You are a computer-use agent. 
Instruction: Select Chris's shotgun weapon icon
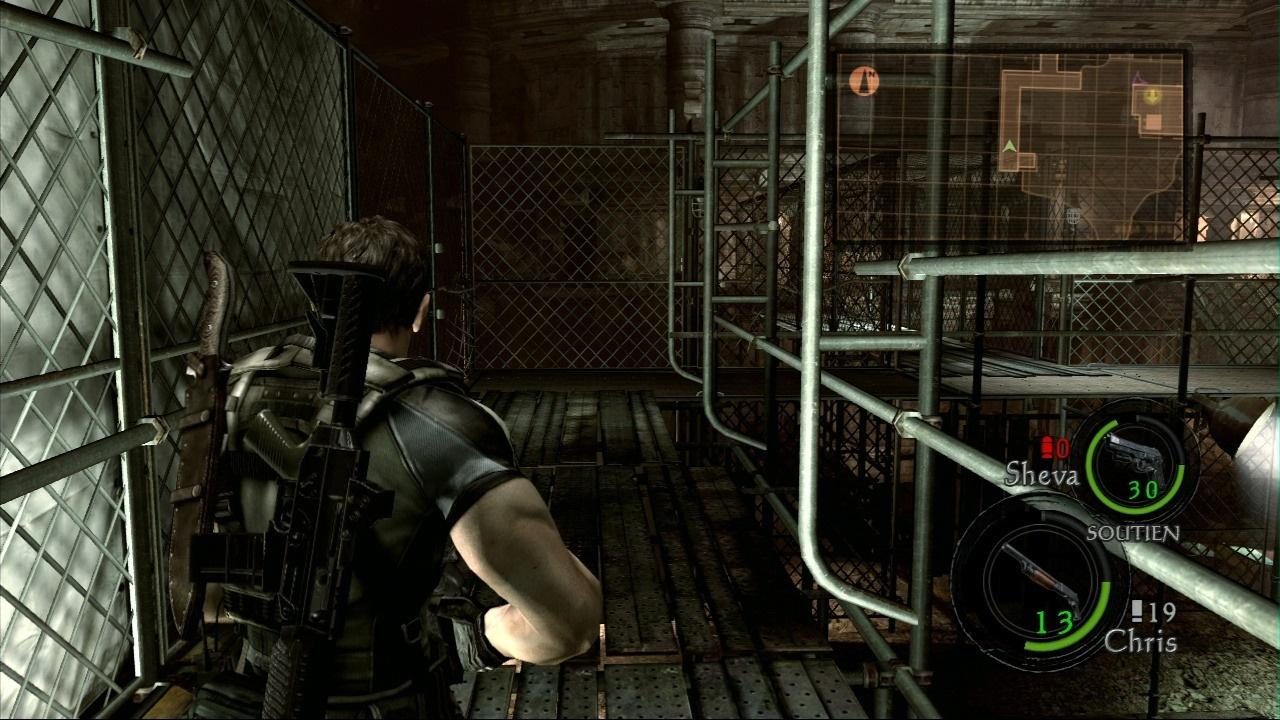(1042, 579)
